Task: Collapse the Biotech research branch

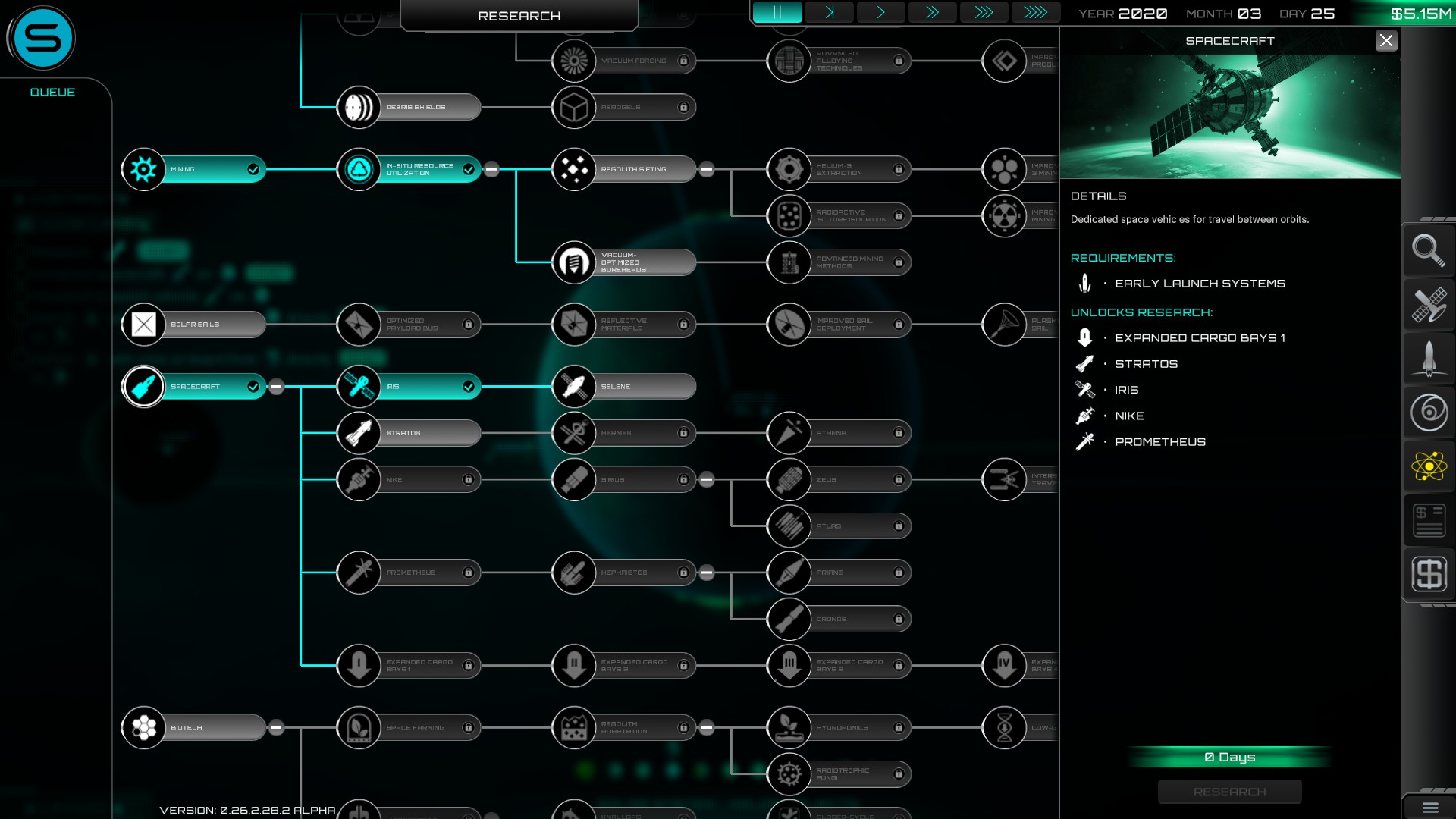Action: [277, 728]
